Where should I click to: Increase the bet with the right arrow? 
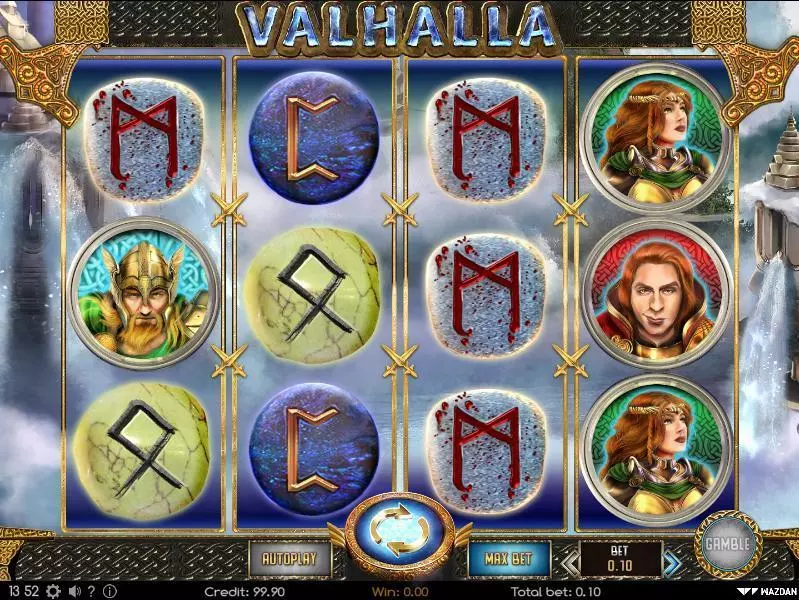(676, 559)
